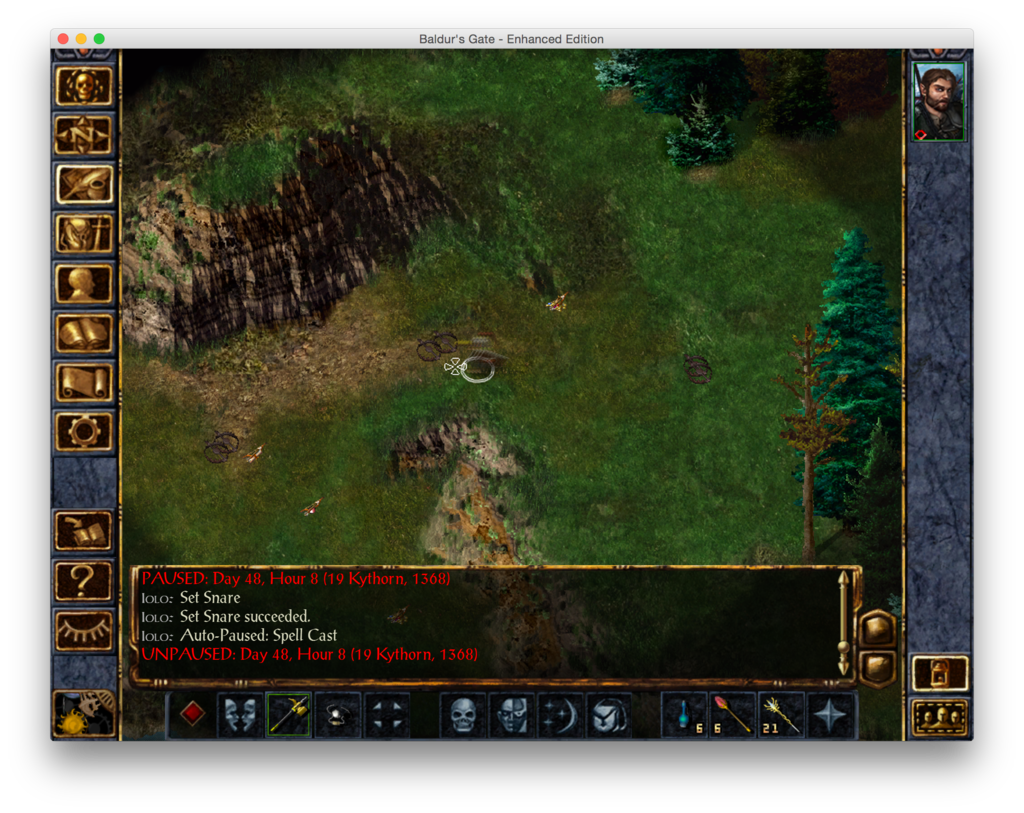1024x813 pixels.
Task: Select the halberd weapon slot
Action: click(x=289, y=715)
